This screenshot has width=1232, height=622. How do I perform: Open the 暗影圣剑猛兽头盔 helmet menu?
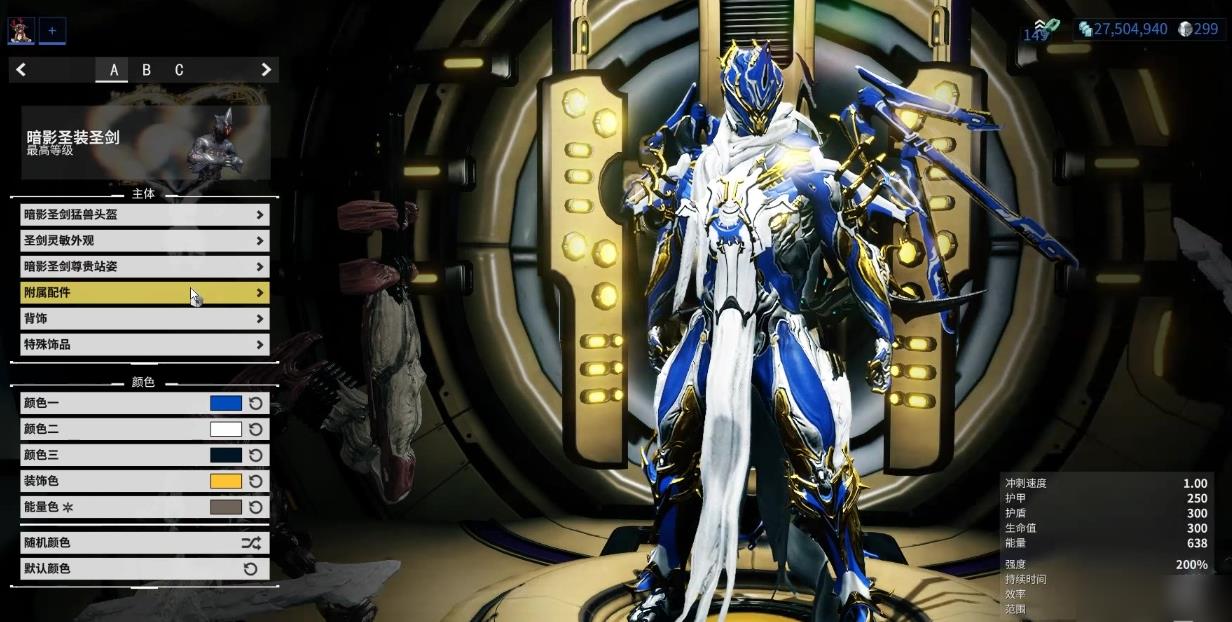(144, 214)
